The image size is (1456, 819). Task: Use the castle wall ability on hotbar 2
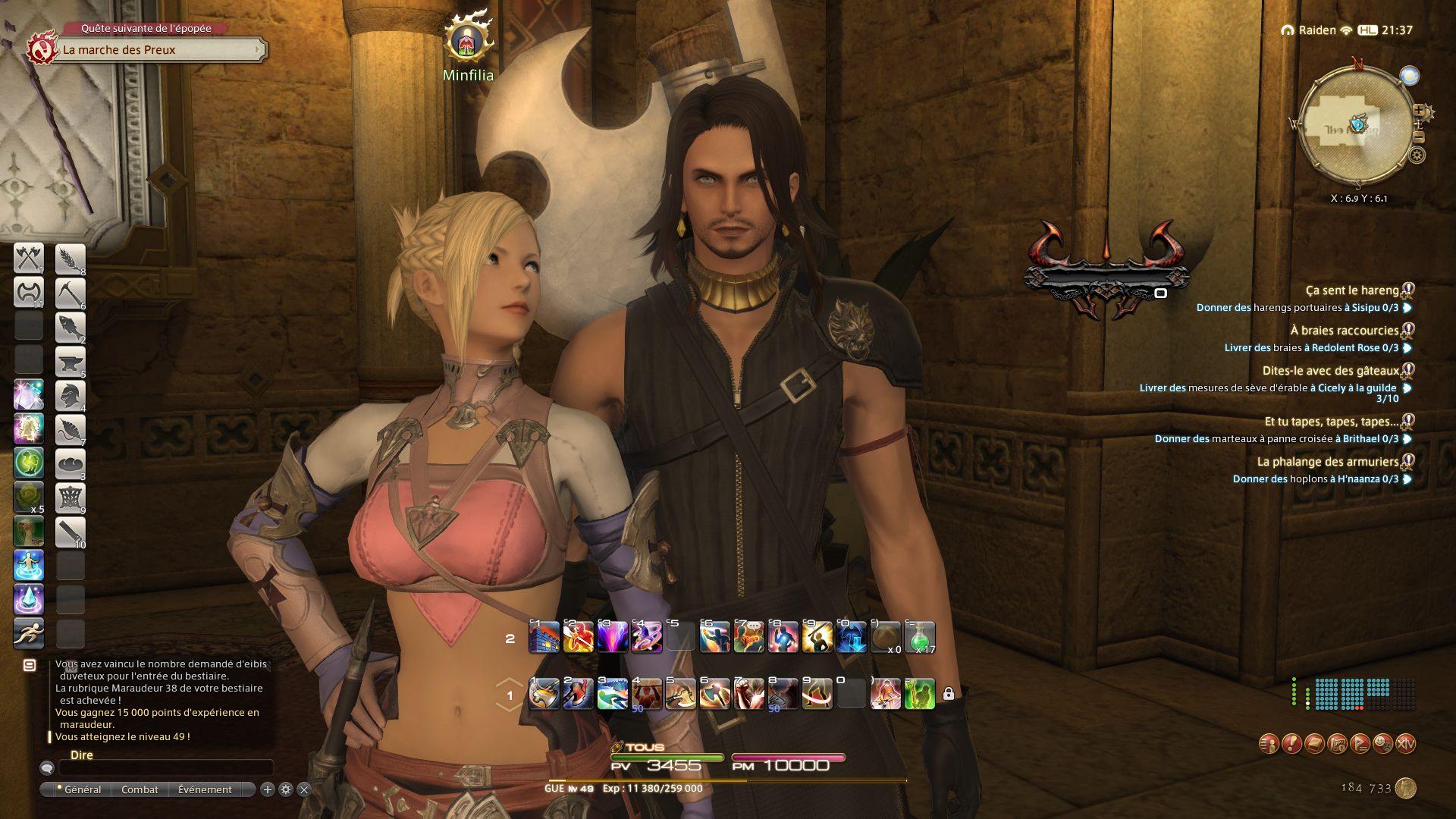(544, 637)
